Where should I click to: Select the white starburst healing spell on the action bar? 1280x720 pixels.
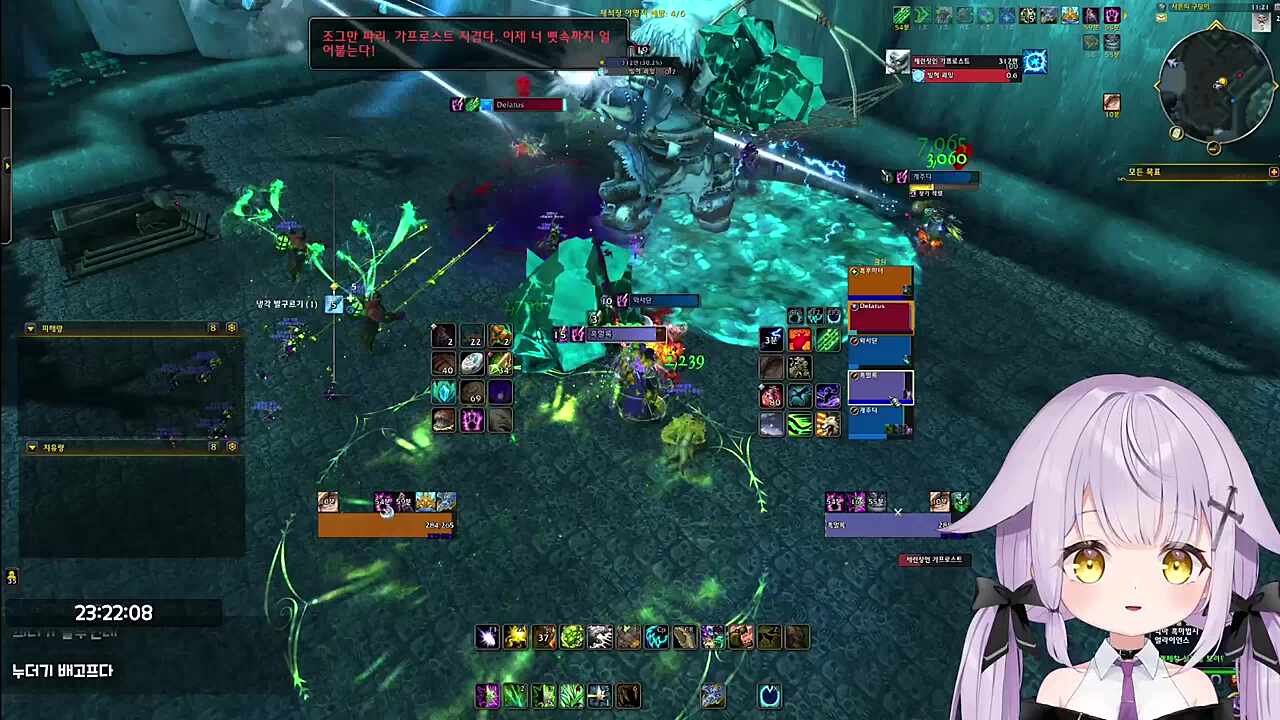(x=487, y=637)
